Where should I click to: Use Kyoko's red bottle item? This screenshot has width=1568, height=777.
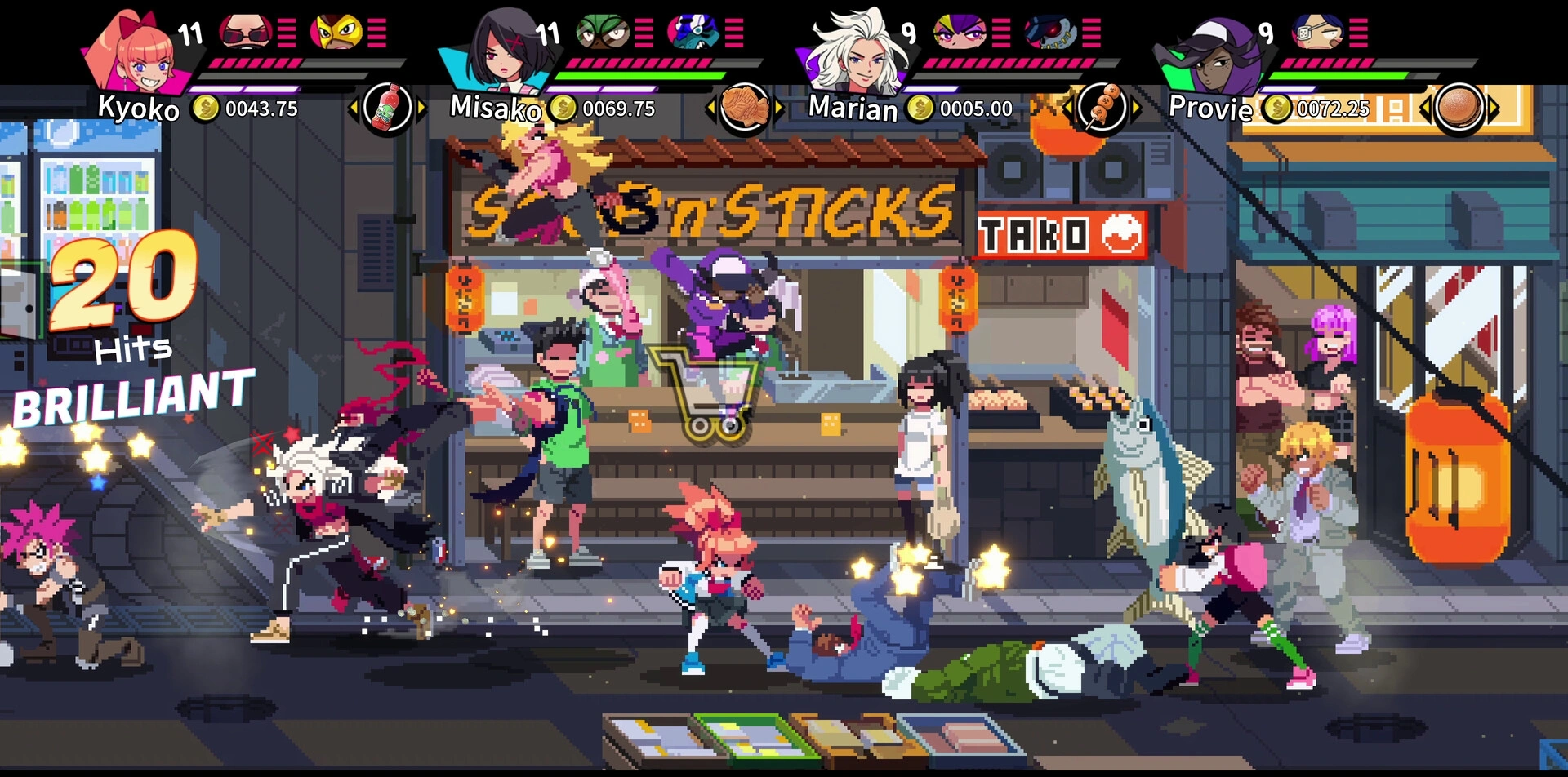coord(387,107)
